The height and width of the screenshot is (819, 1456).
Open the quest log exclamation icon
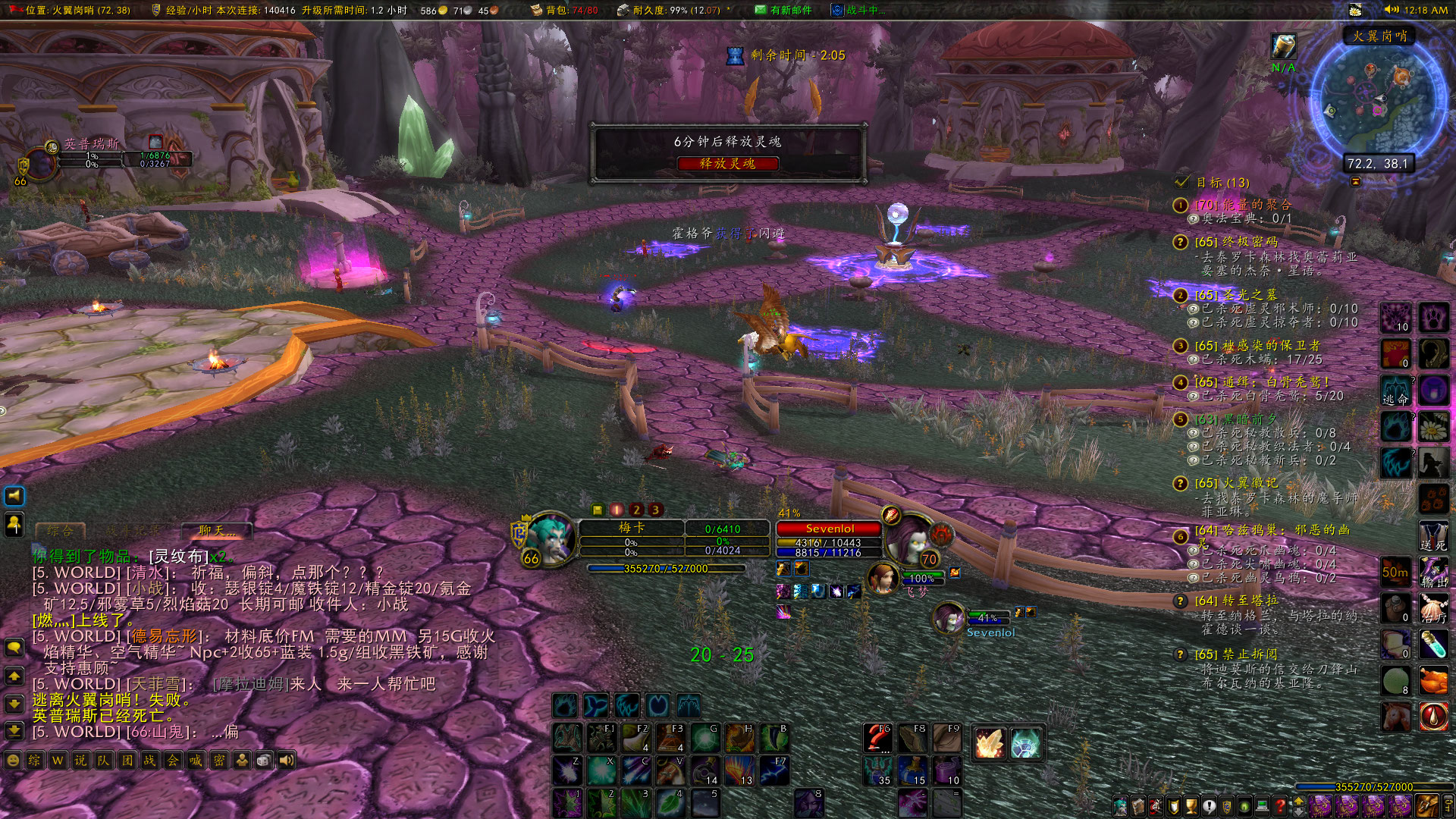click(x=1210, y=806)
